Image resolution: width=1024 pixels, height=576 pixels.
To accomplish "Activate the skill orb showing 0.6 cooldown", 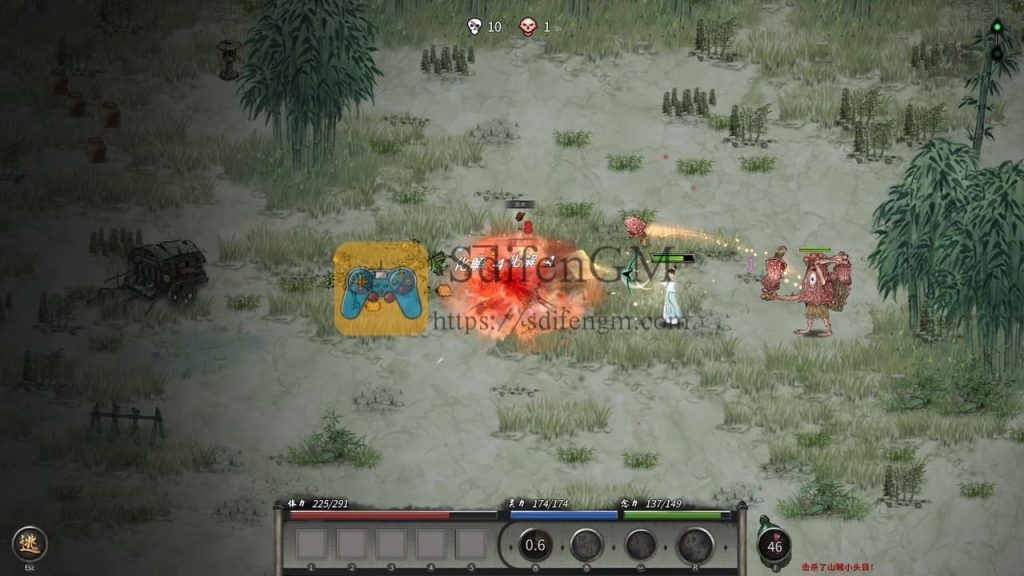I will click(x=536, y=545).
